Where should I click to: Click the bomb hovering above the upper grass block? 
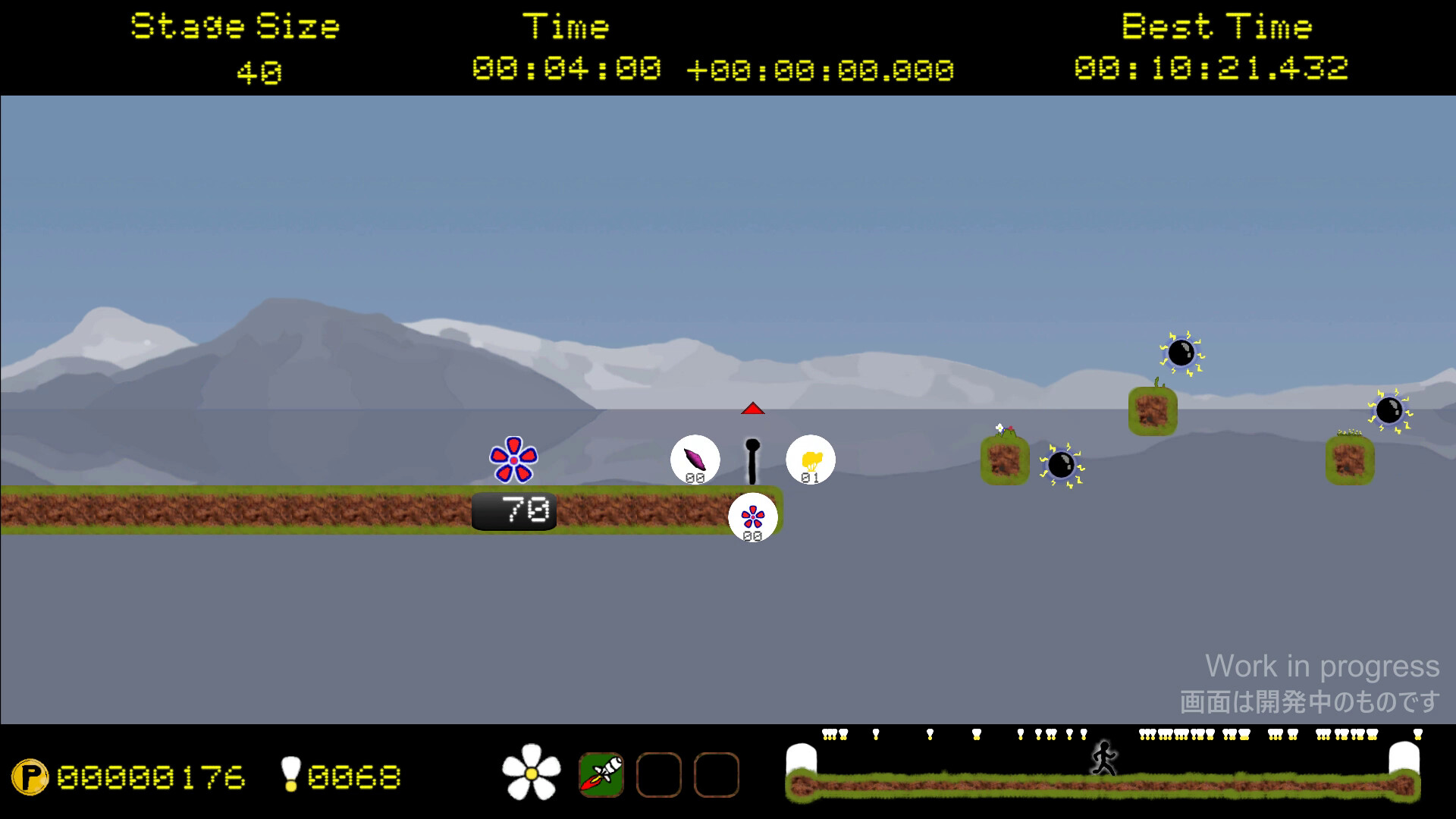(1183, 352)
